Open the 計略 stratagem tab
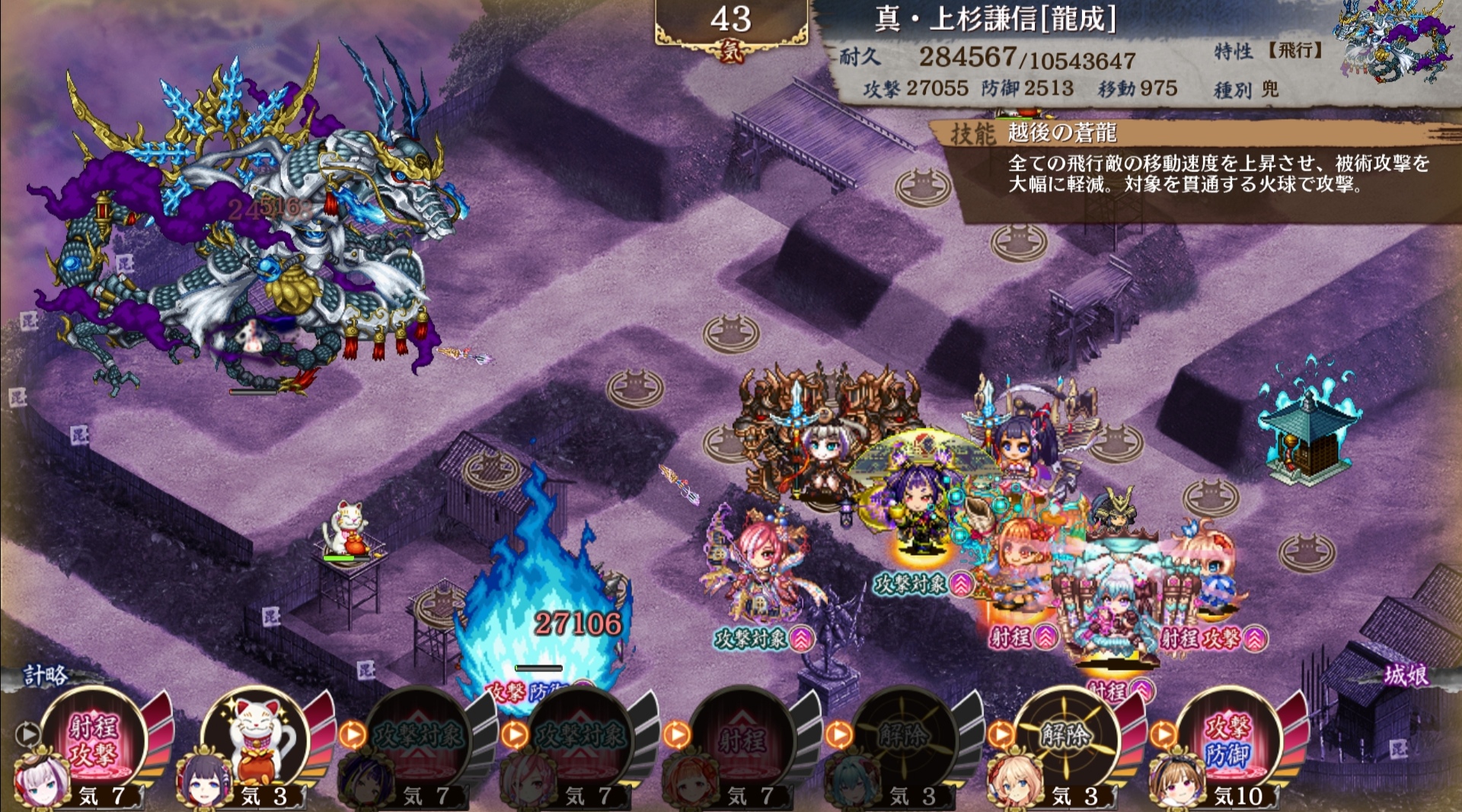This screenshot has height=812, width=1462. click(x=46, y=675)
